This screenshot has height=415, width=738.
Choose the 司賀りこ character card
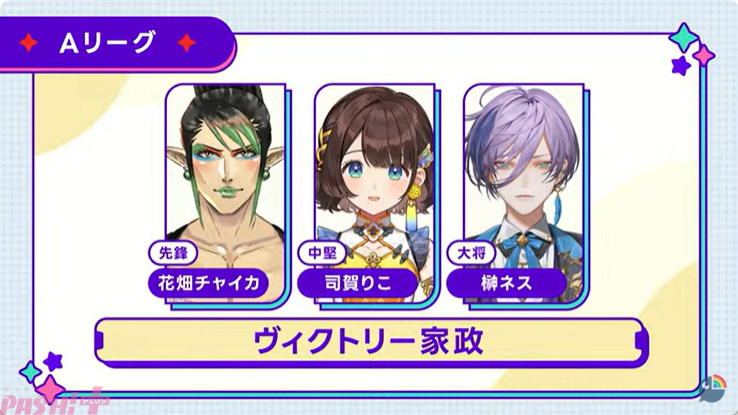coord(367,190)
